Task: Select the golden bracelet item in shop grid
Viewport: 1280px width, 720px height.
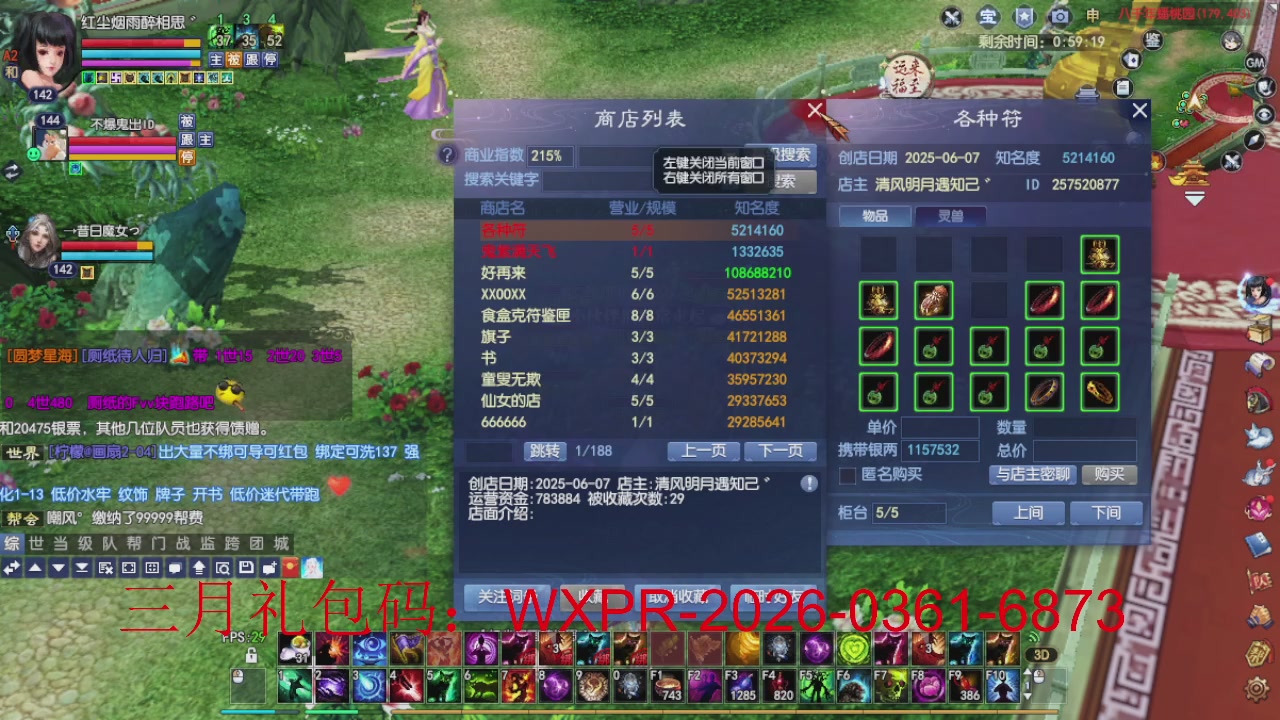Action: click(x=1100, y=394)
